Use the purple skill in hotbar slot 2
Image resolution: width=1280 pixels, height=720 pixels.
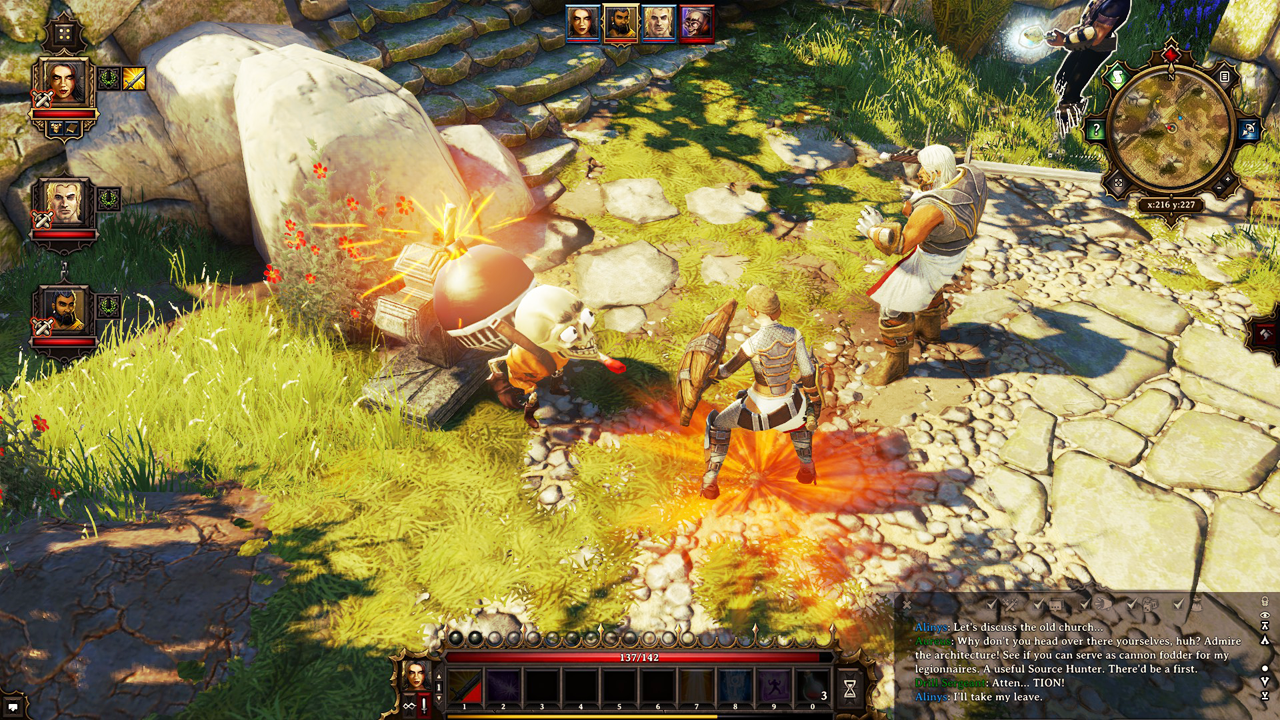503,688
